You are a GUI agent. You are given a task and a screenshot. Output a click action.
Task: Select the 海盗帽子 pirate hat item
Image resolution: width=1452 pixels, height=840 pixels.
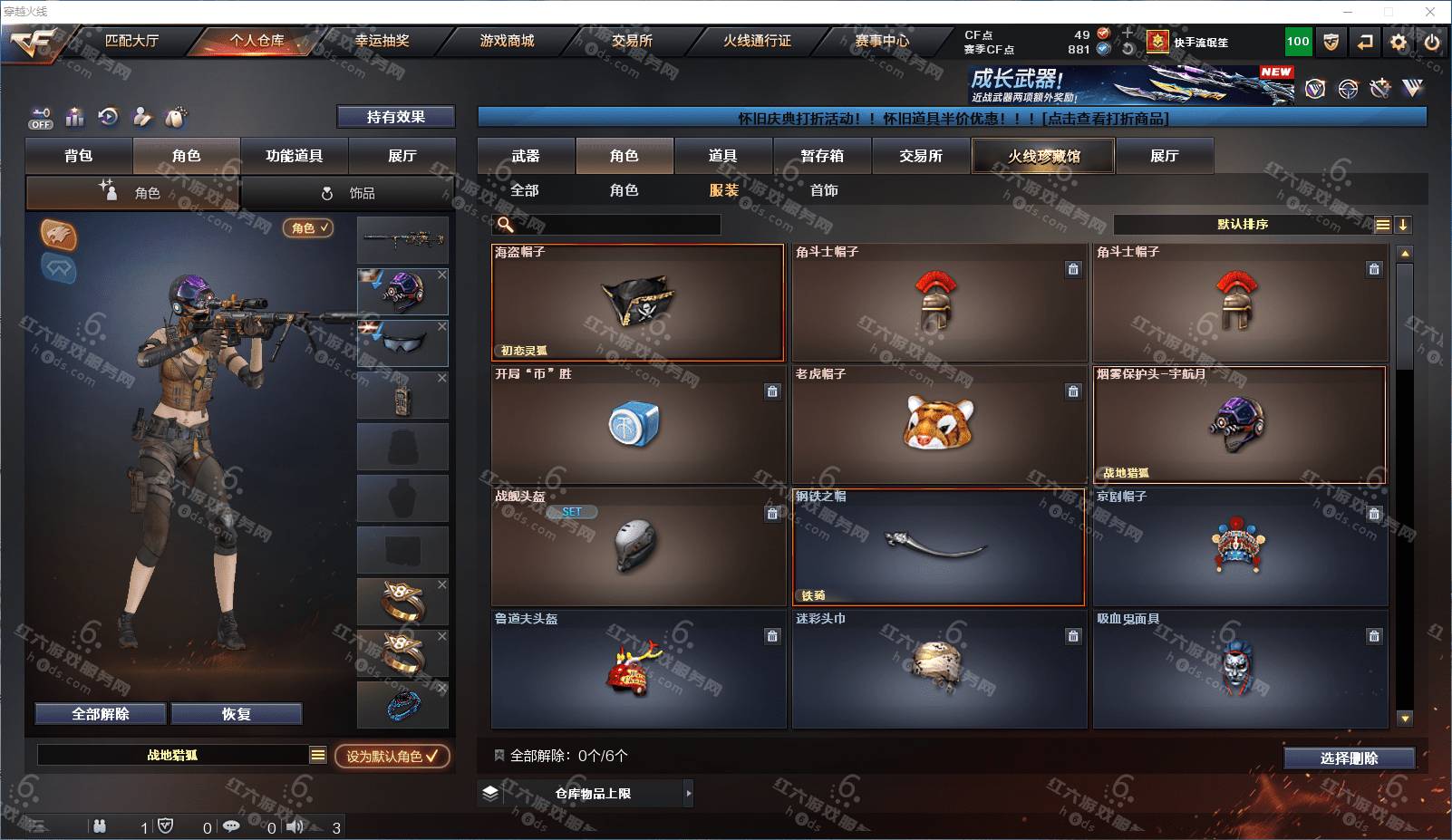638,303
